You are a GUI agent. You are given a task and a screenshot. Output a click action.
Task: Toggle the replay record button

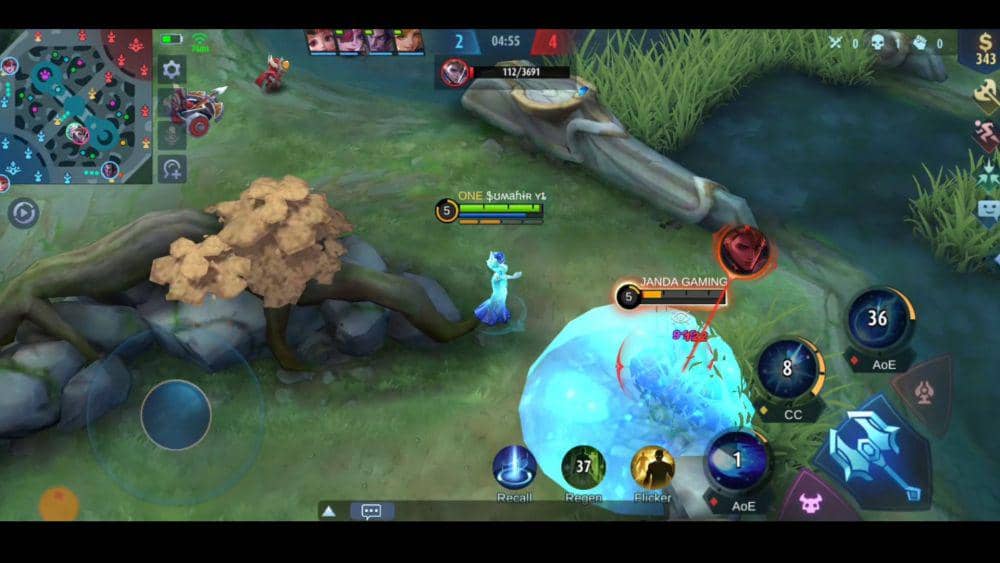coord(23,212)
